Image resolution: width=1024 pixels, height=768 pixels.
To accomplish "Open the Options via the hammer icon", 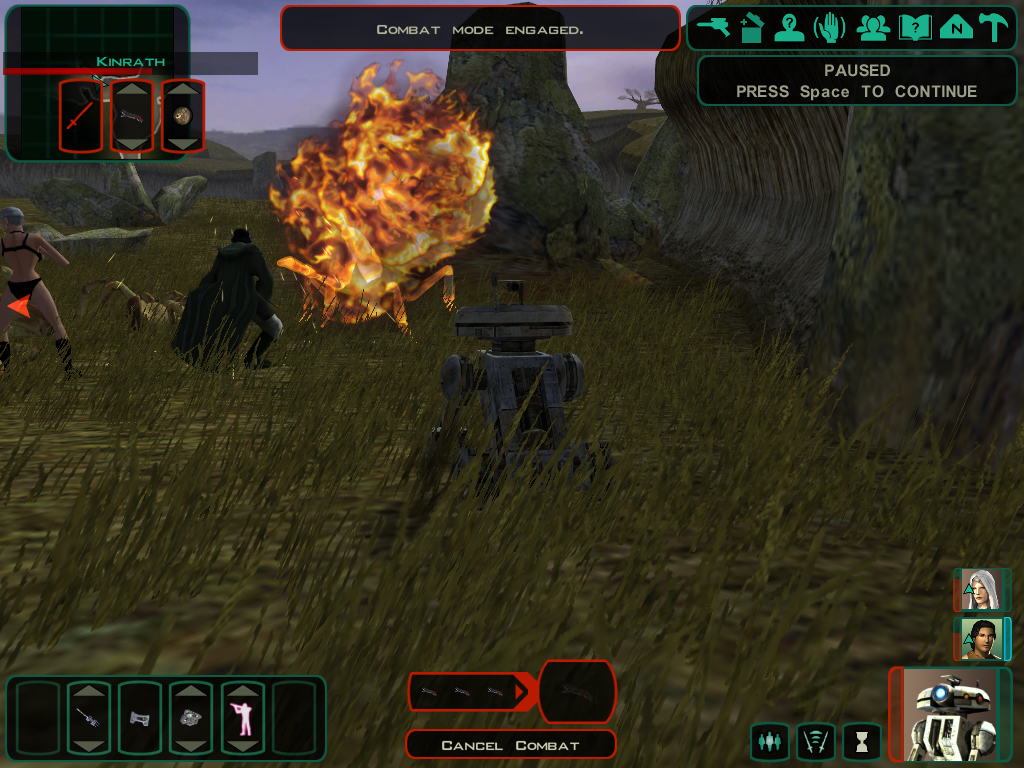I will pos(995,27).
